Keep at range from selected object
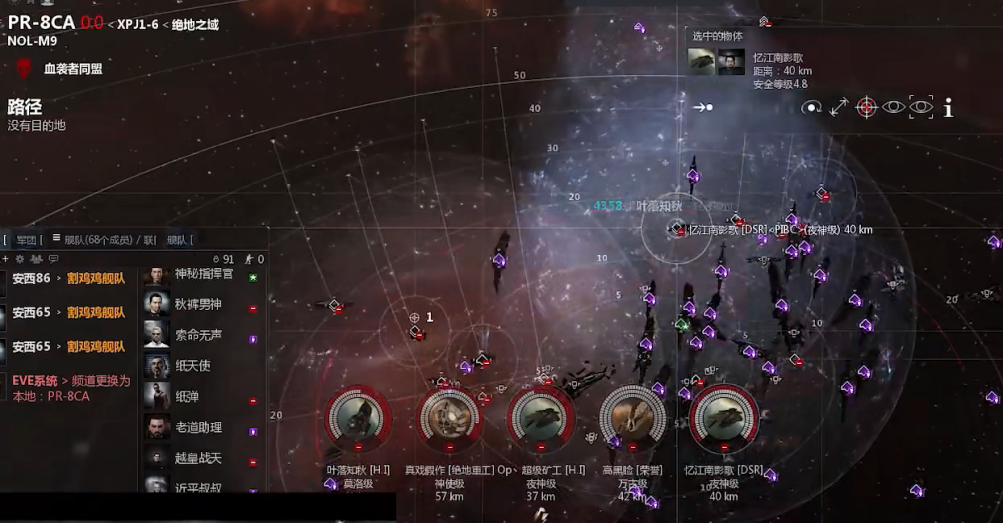The image size is (1003, 523). pos(838,107)
